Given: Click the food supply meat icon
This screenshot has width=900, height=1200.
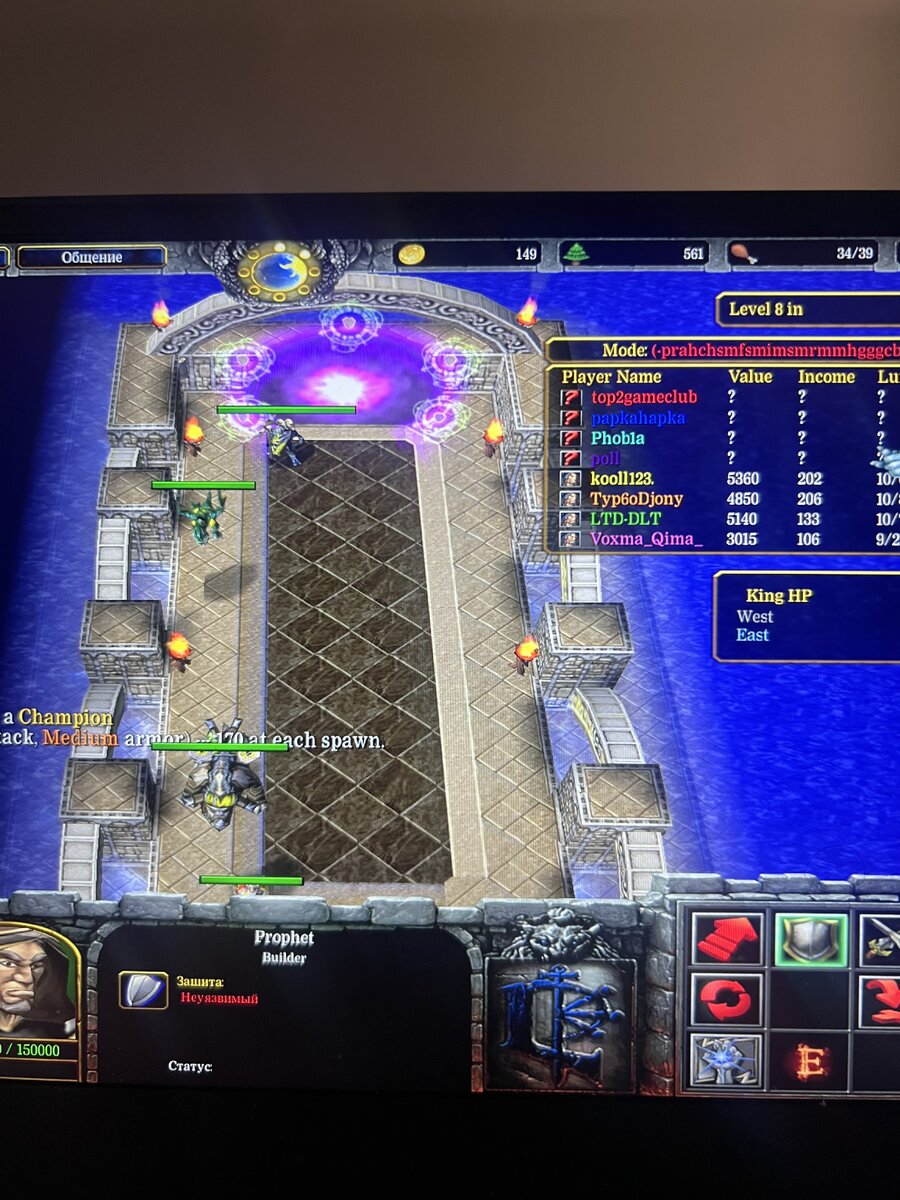Looking at the screenshot, I should pyautogui.click(x=742, y=254).
